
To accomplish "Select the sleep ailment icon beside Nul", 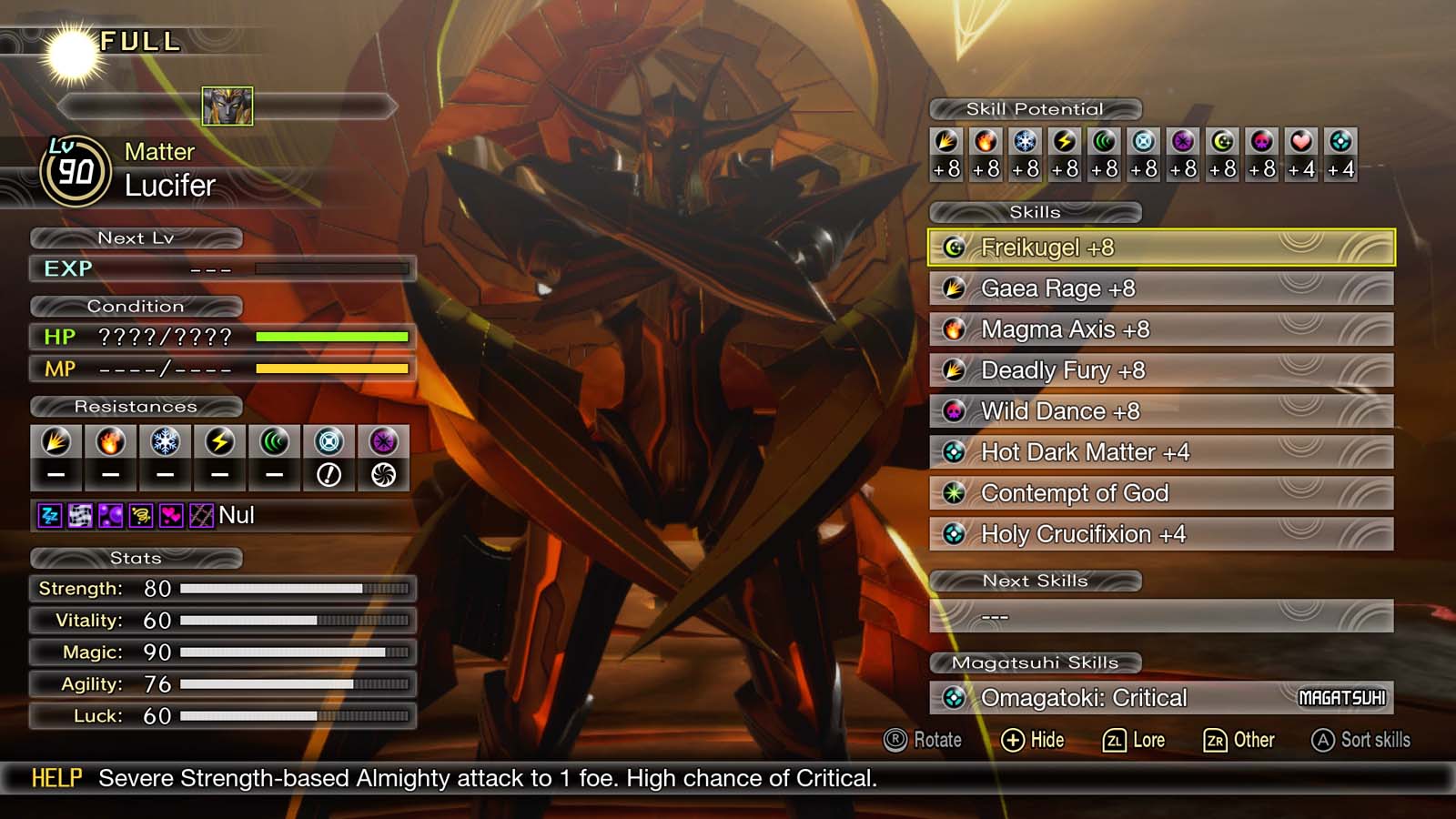I will [48, 516].
